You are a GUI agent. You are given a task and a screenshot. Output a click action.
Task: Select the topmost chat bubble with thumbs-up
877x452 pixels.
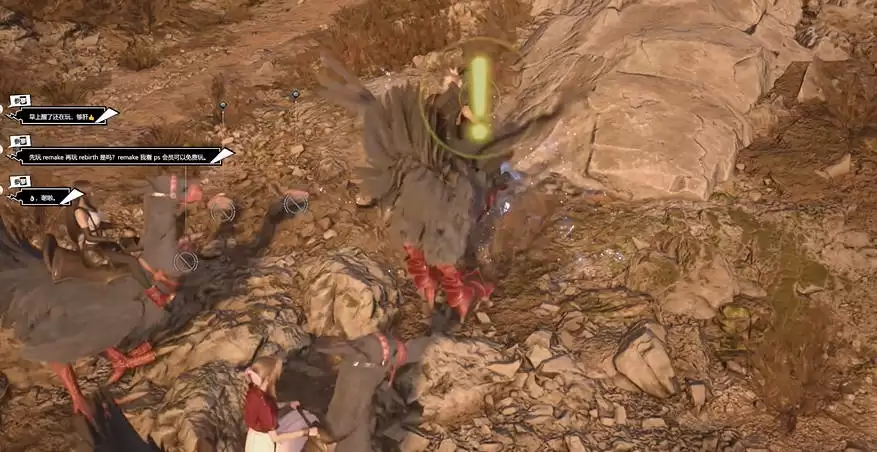pos(62,116)
